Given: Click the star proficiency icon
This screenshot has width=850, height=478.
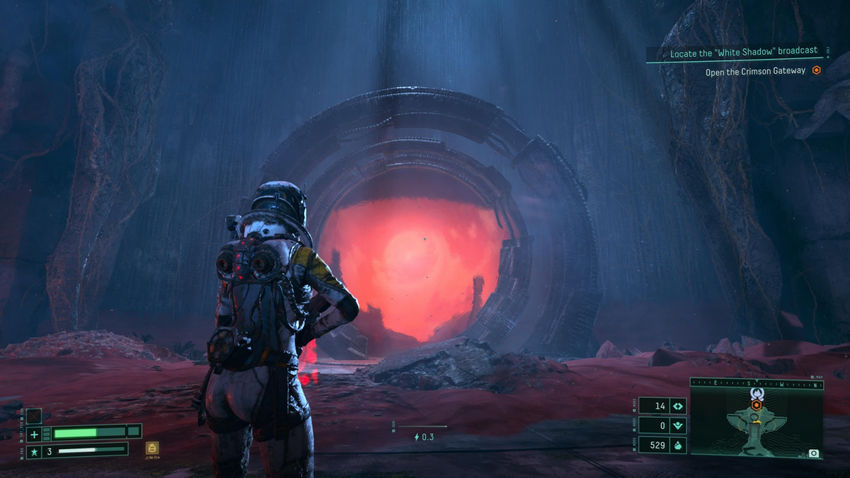Looking at the screenshot, I should [34, 451].
